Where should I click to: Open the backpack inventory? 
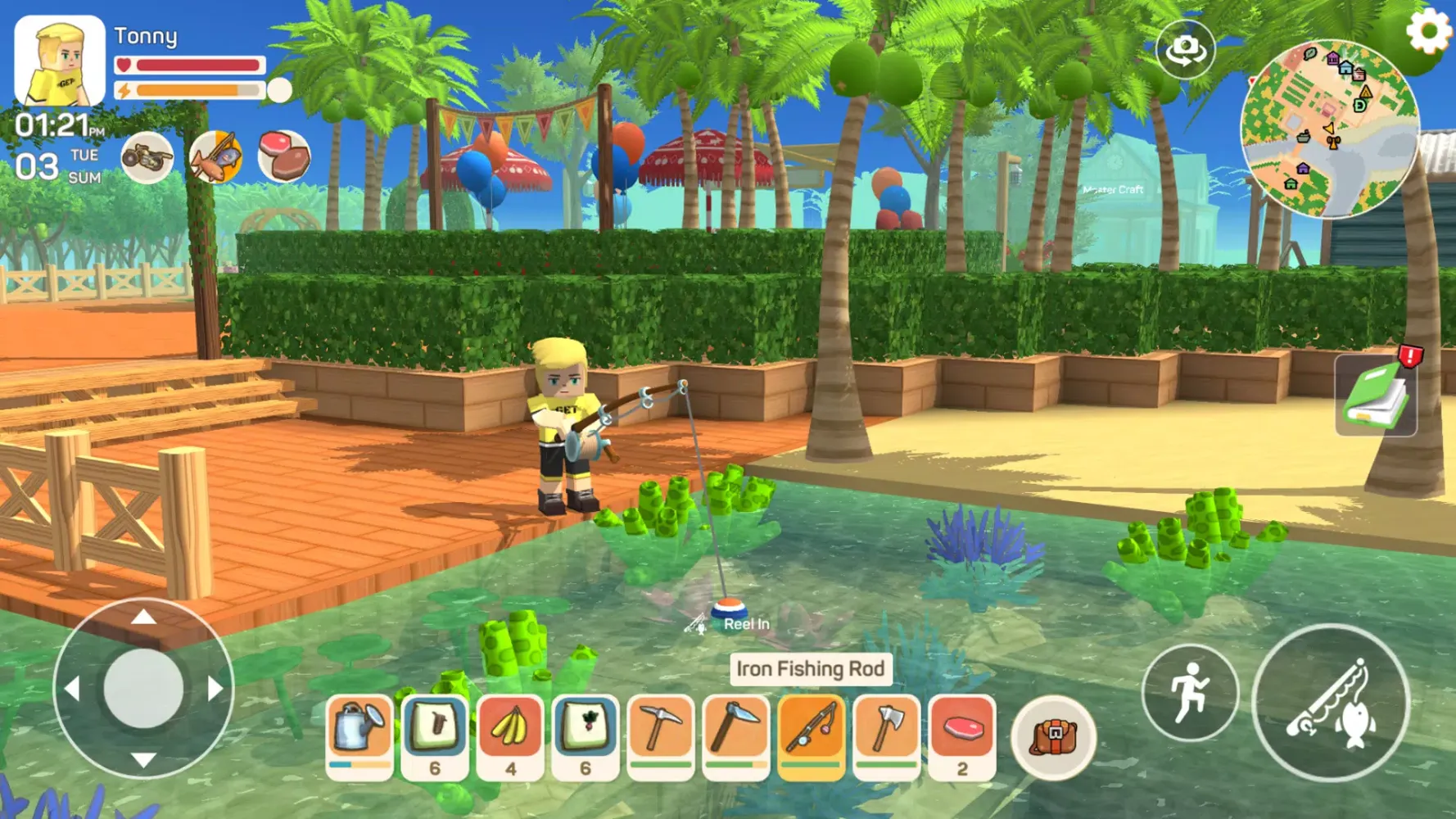pyautogui.click(x=1053, y=737)
